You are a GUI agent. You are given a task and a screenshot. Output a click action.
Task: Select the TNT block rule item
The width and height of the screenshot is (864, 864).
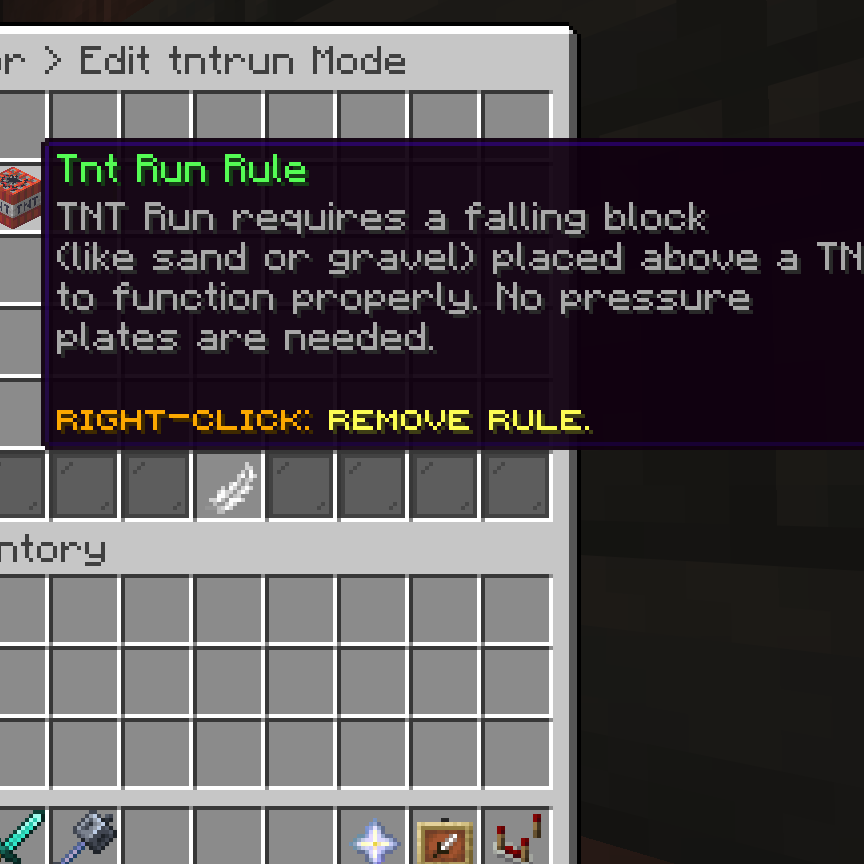pos(18,196)
